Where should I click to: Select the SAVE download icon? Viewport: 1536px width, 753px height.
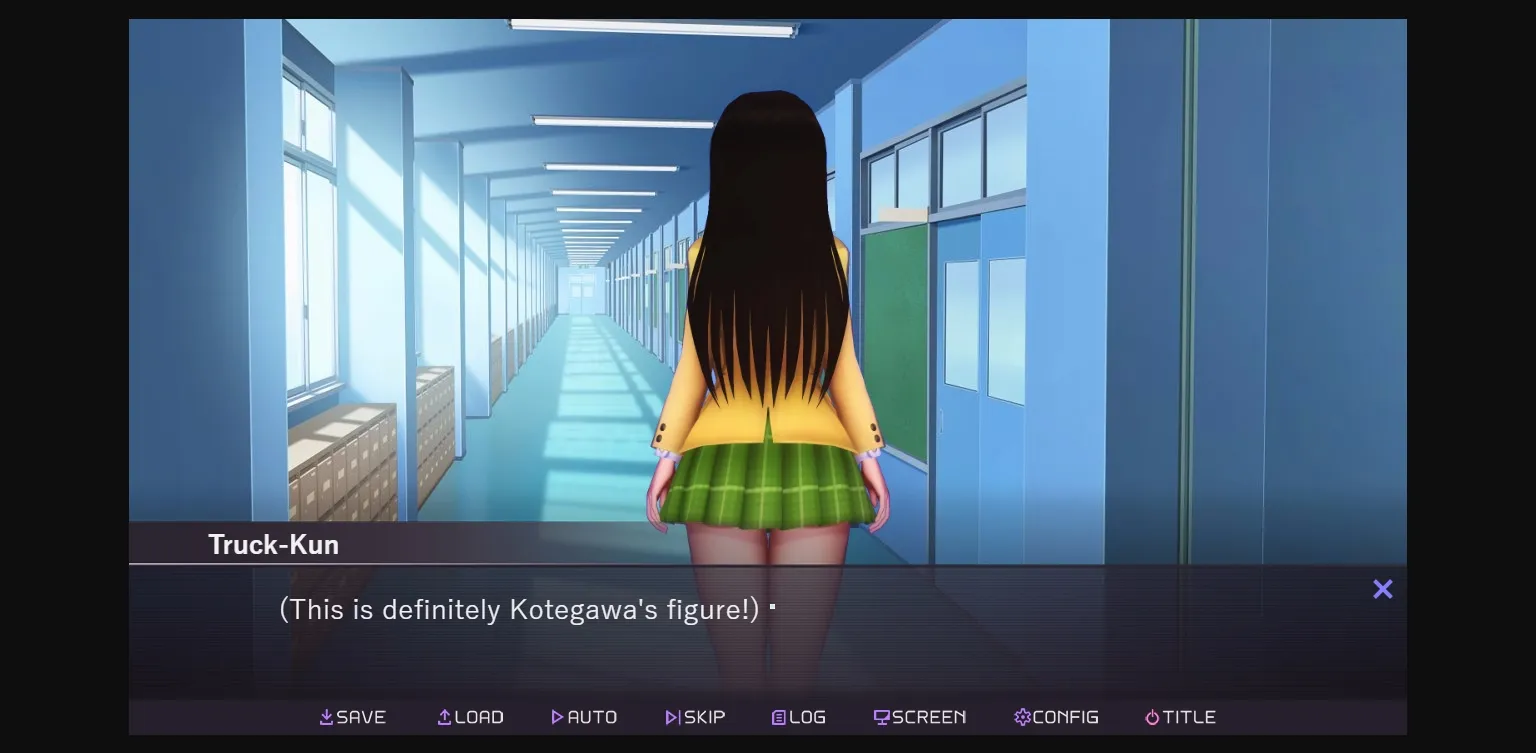(x=325, y=716)
